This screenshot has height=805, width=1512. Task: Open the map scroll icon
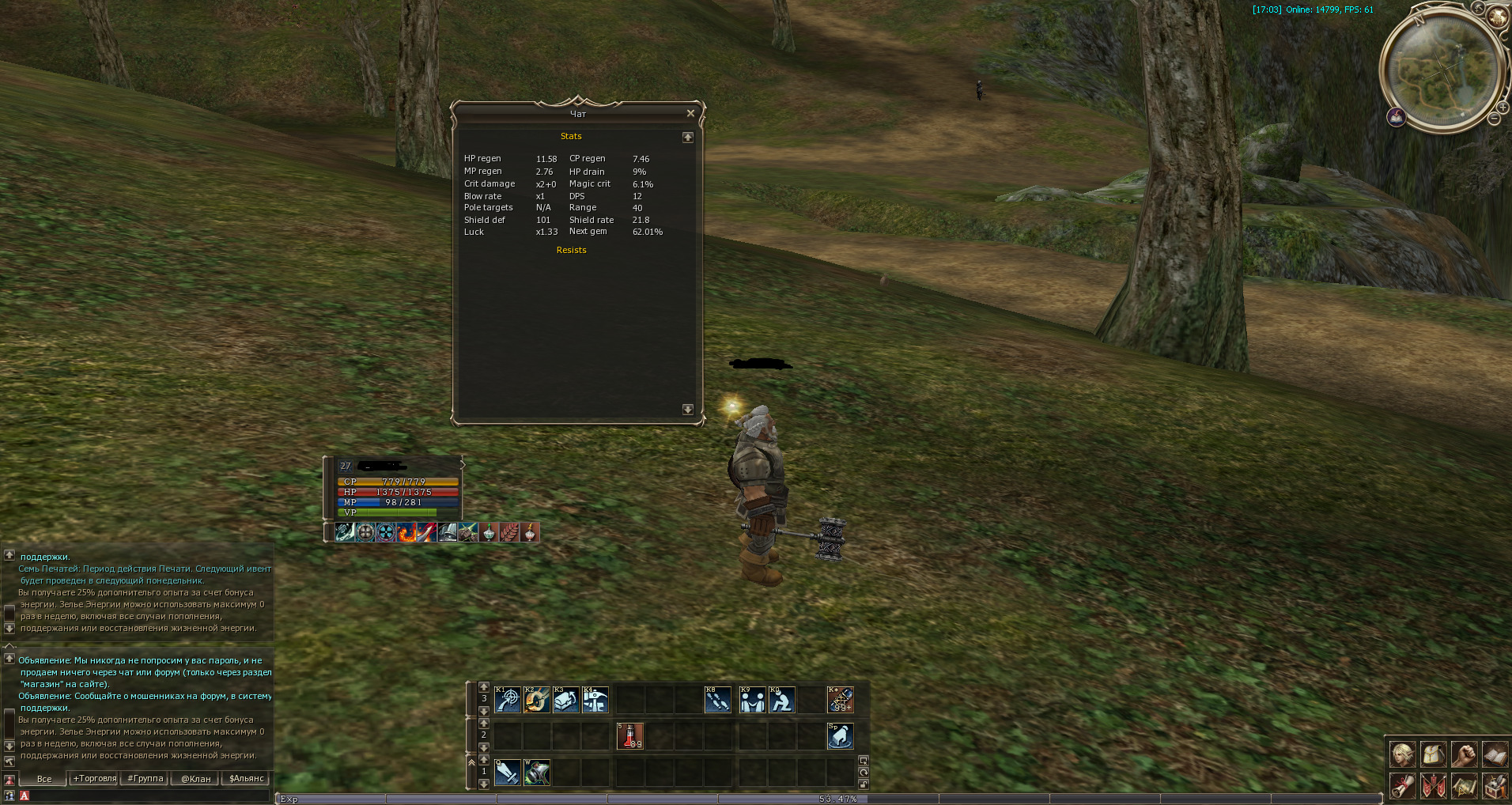[1464, 787]
